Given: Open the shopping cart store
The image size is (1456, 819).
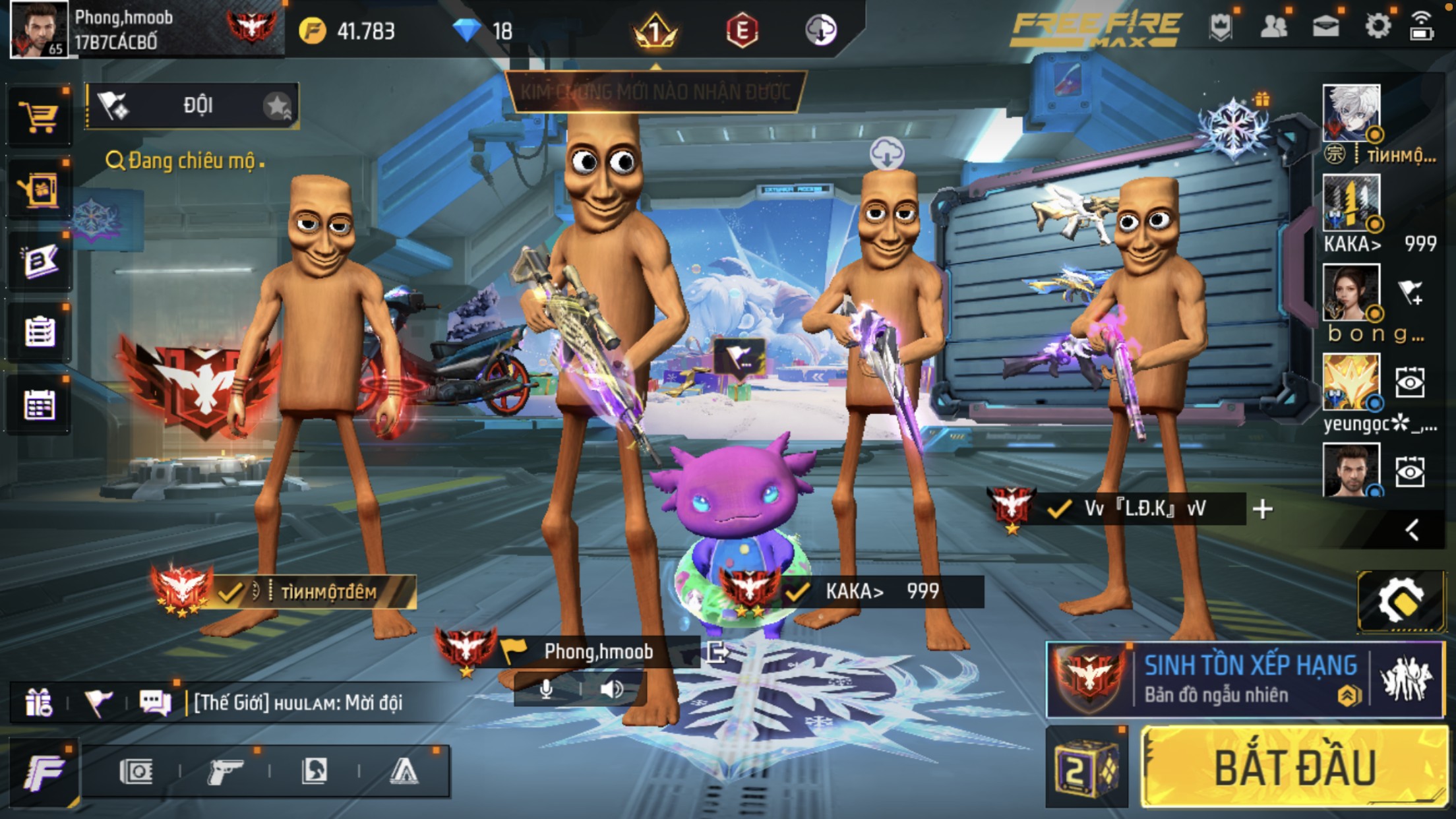Looking at the screenshot, I should [38, 117].
